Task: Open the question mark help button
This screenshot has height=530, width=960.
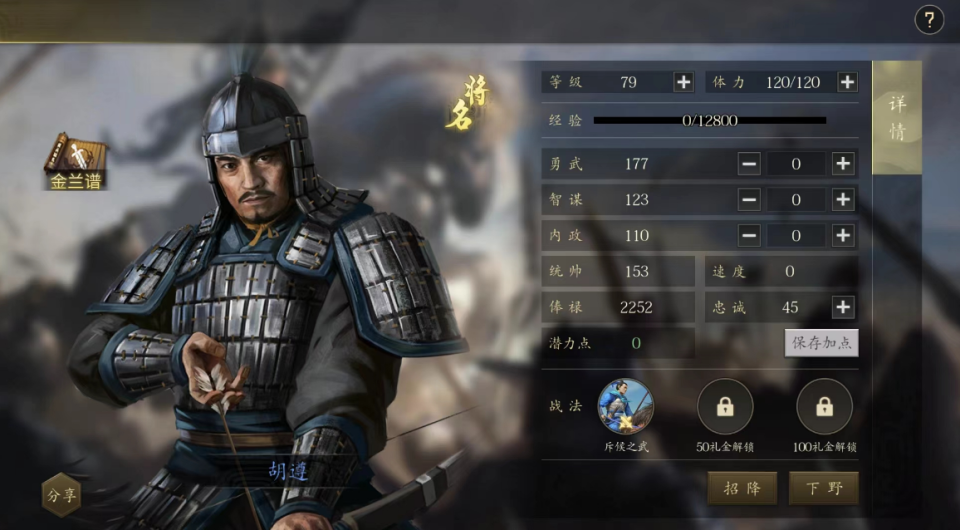Action: coord(929,20)
